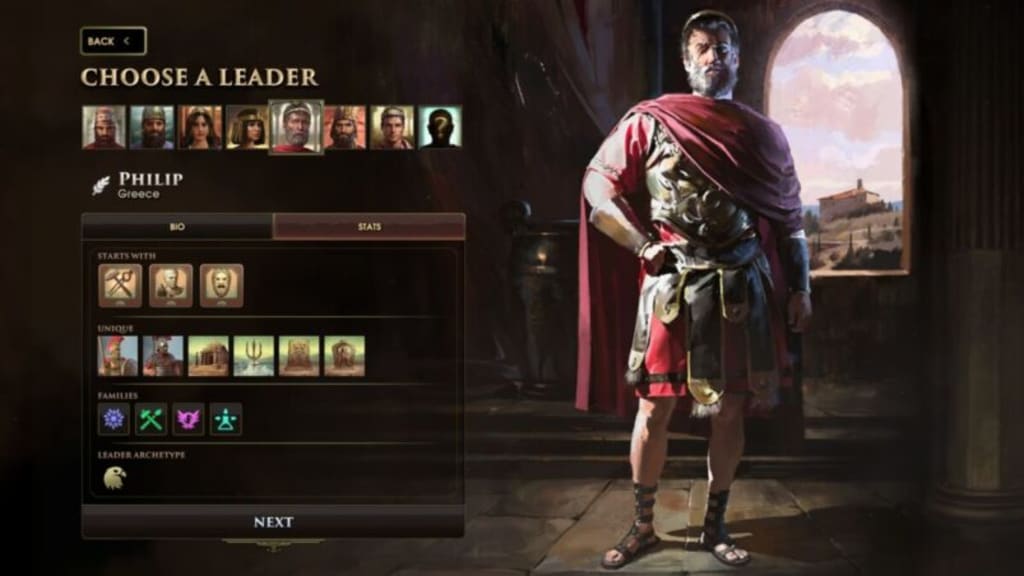Select the purple winged family icon
1024x576 pixels.
[188, 419]
